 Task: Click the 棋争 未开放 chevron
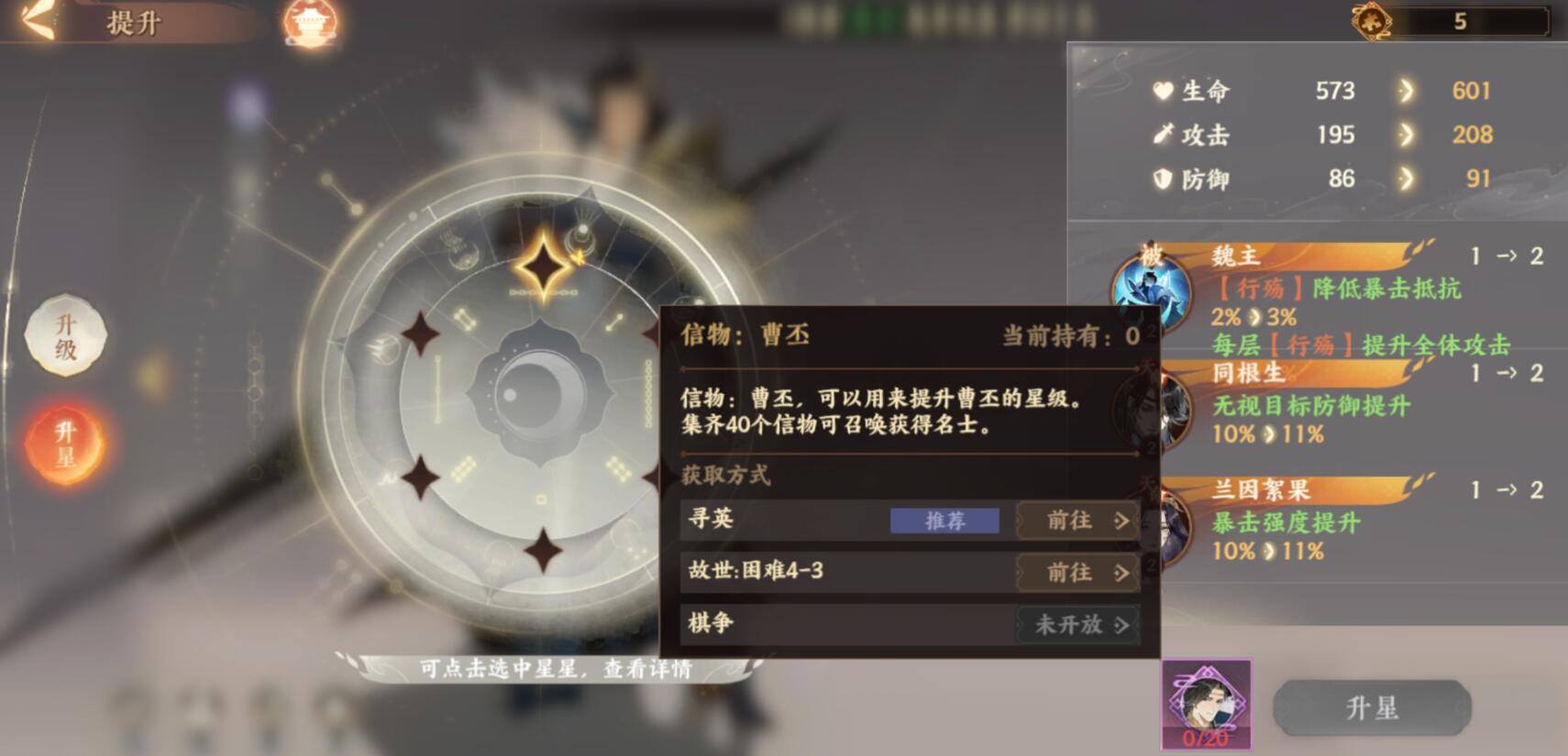point(1123,624)
